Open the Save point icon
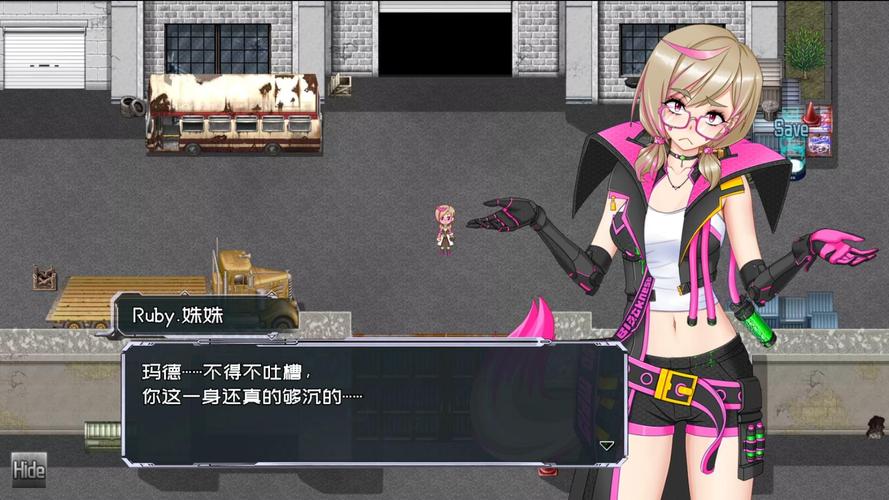Image resolution: width=889 pixels, height=500 pixels. (792, 131)
